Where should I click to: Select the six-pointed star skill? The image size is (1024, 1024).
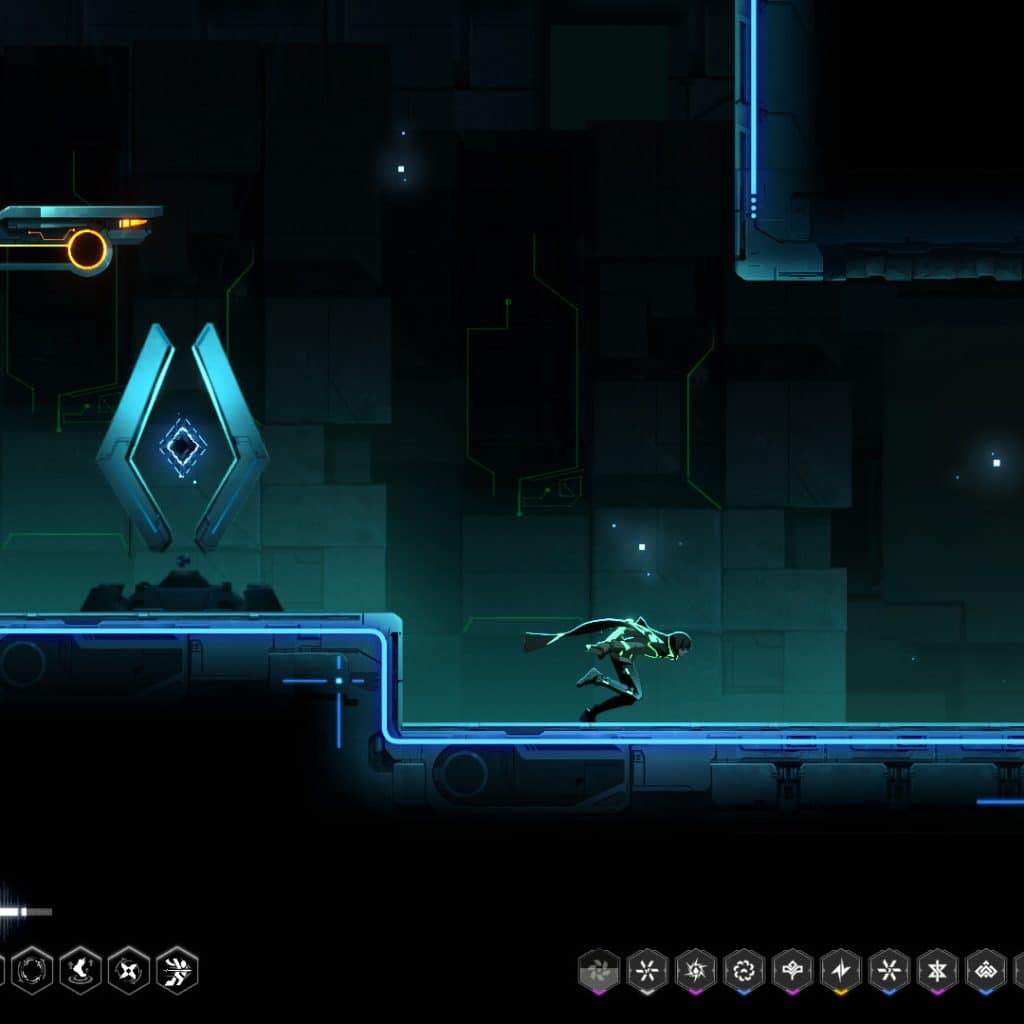coord(937,970)
